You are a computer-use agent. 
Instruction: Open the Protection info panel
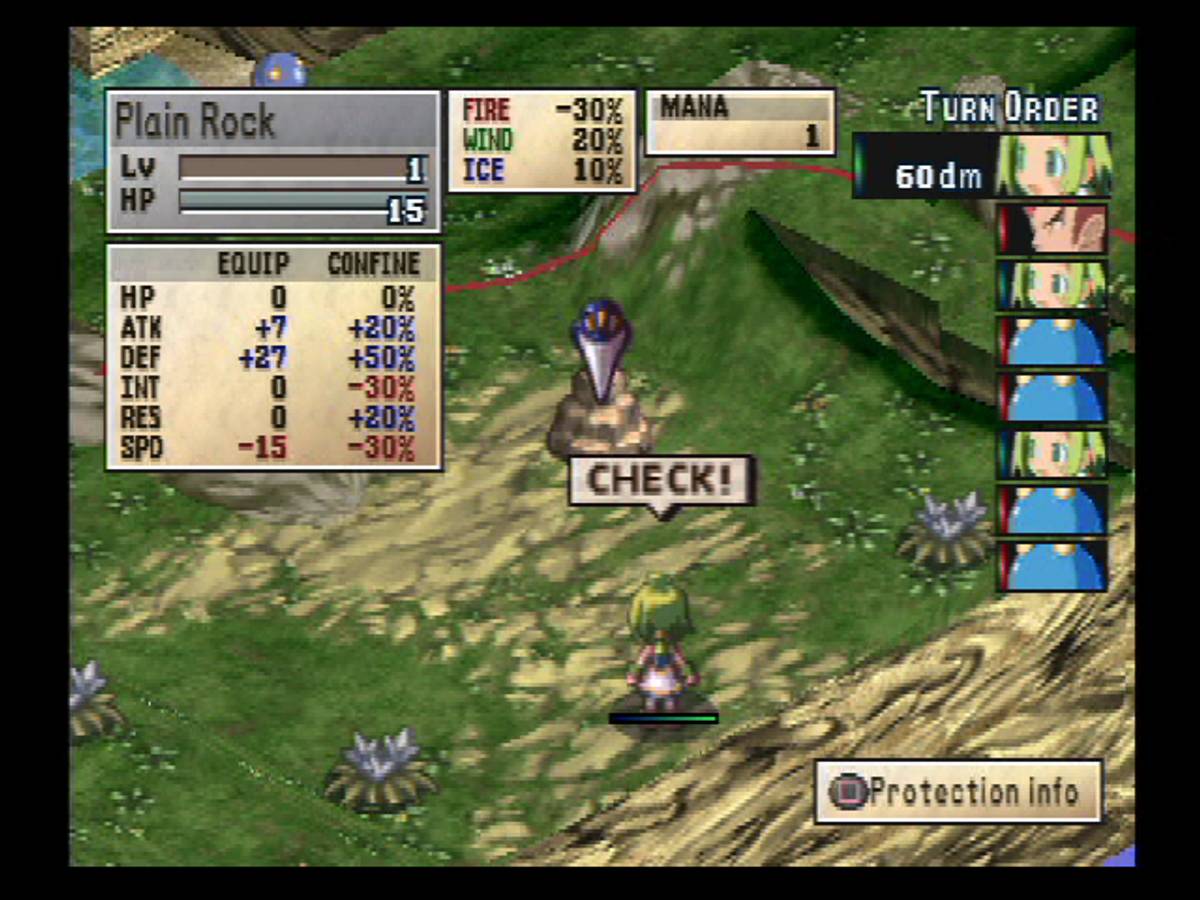[958, 792]
